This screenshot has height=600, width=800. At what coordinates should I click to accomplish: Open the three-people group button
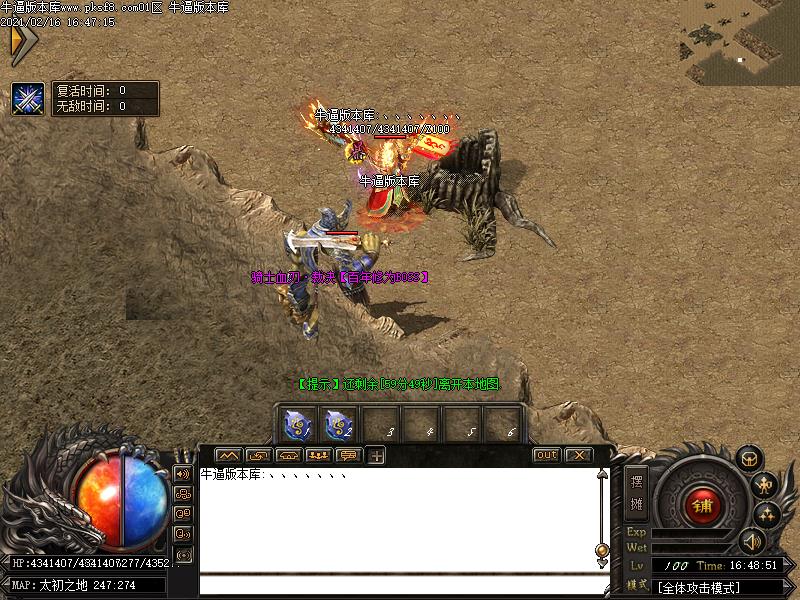tap(319, 456)
